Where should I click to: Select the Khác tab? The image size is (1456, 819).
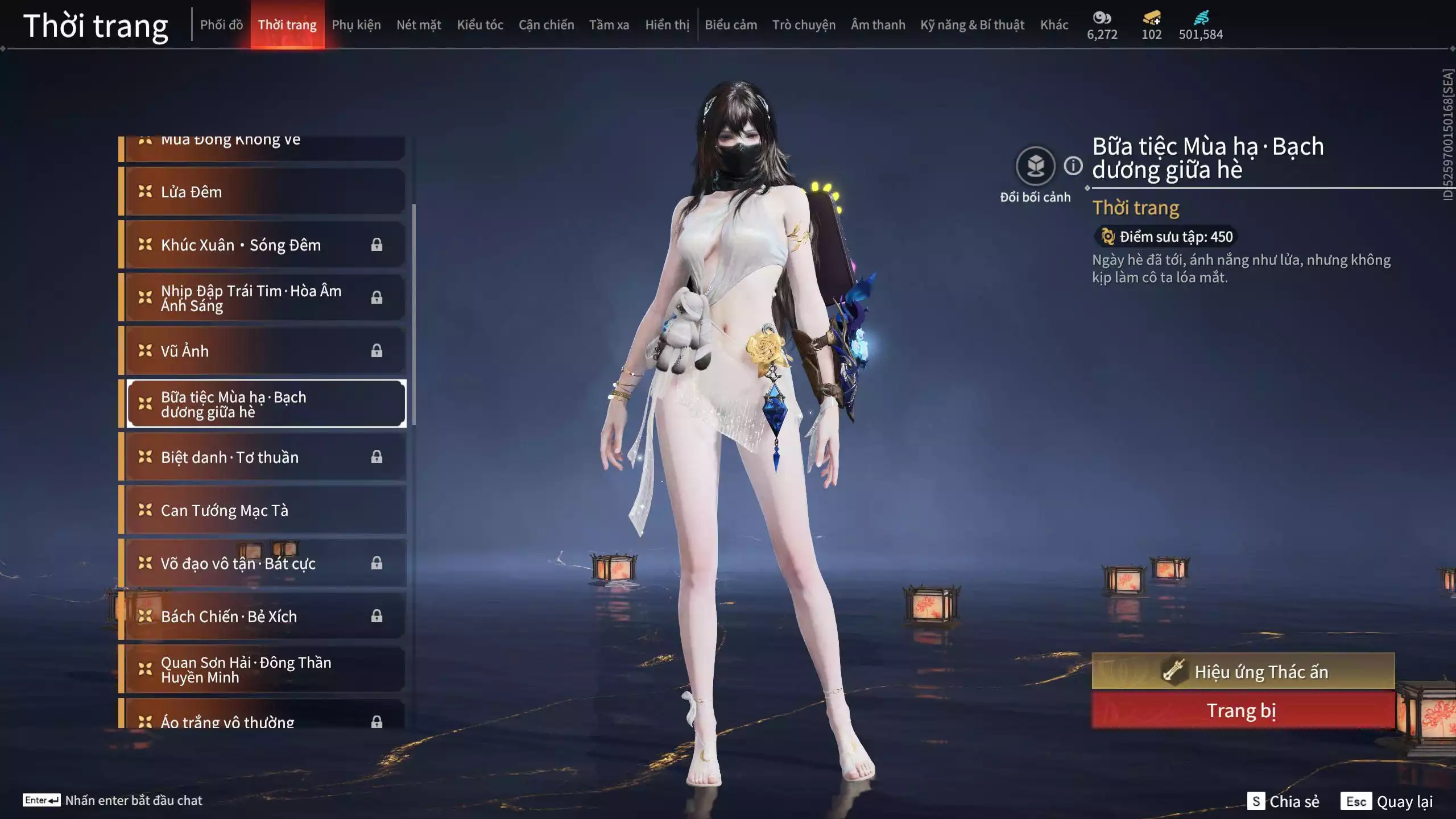point(1054,25)
